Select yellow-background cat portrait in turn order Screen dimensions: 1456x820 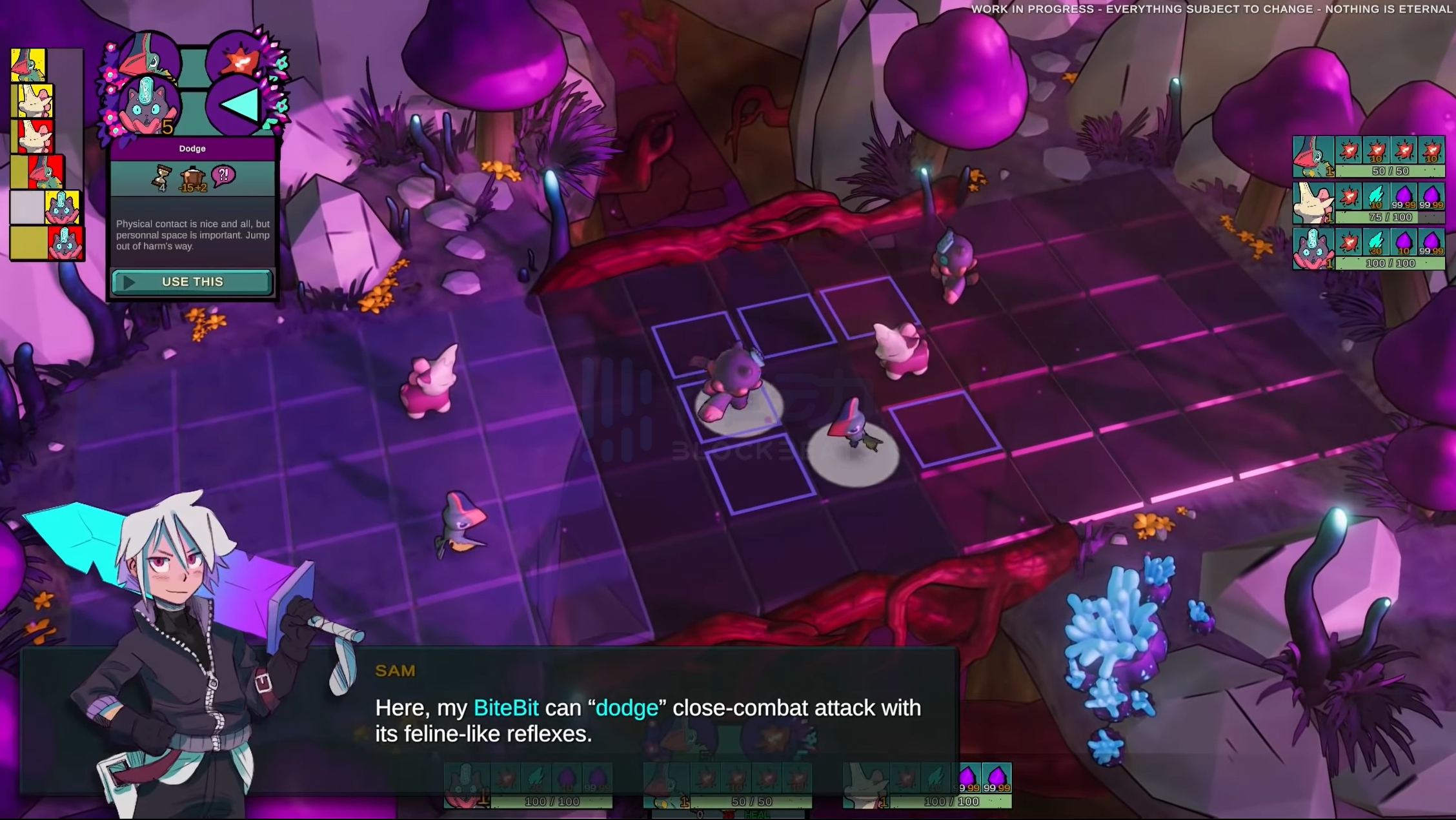(63, 207)
